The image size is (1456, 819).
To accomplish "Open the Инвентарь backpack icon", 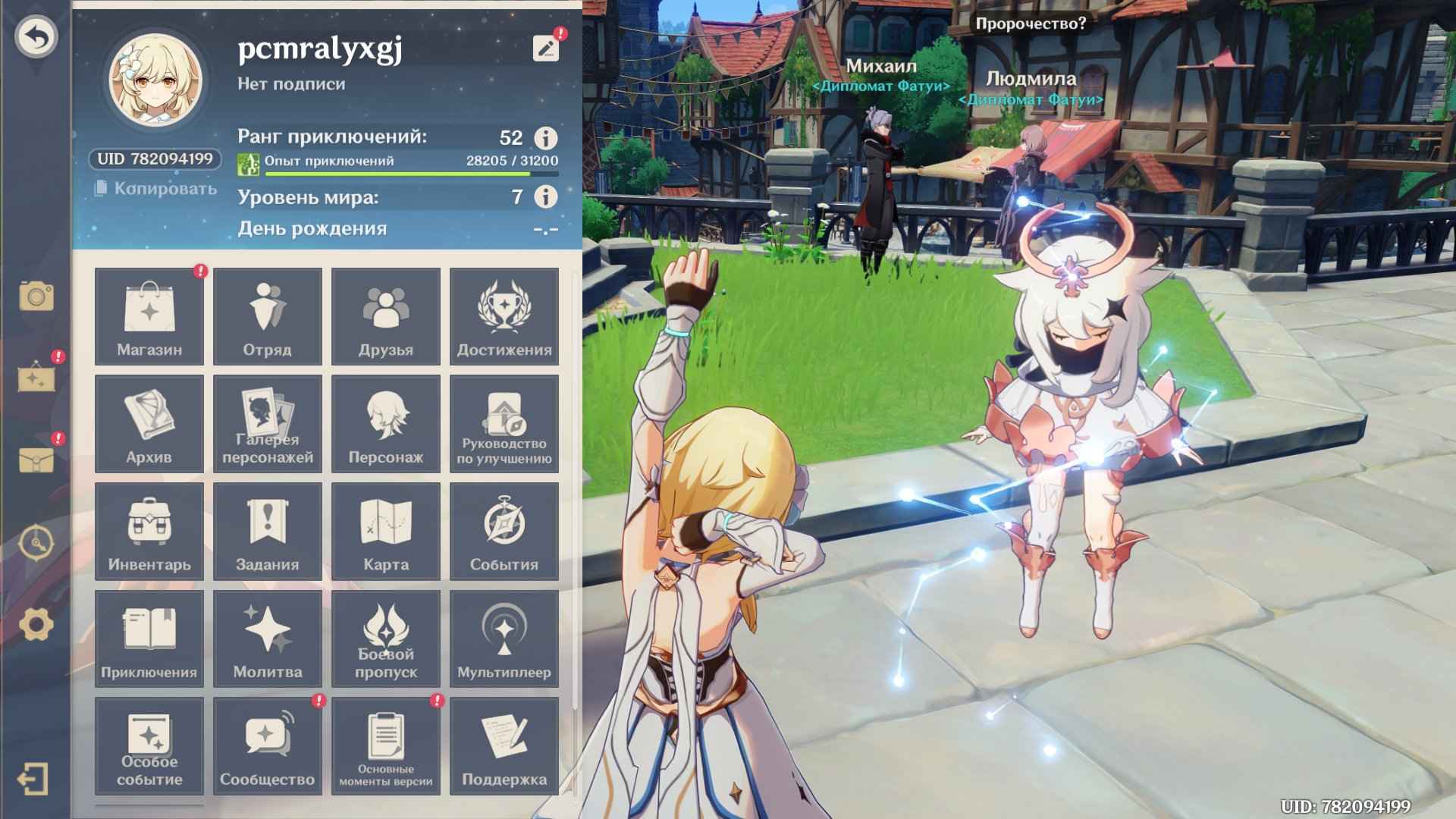I will 149,531.
